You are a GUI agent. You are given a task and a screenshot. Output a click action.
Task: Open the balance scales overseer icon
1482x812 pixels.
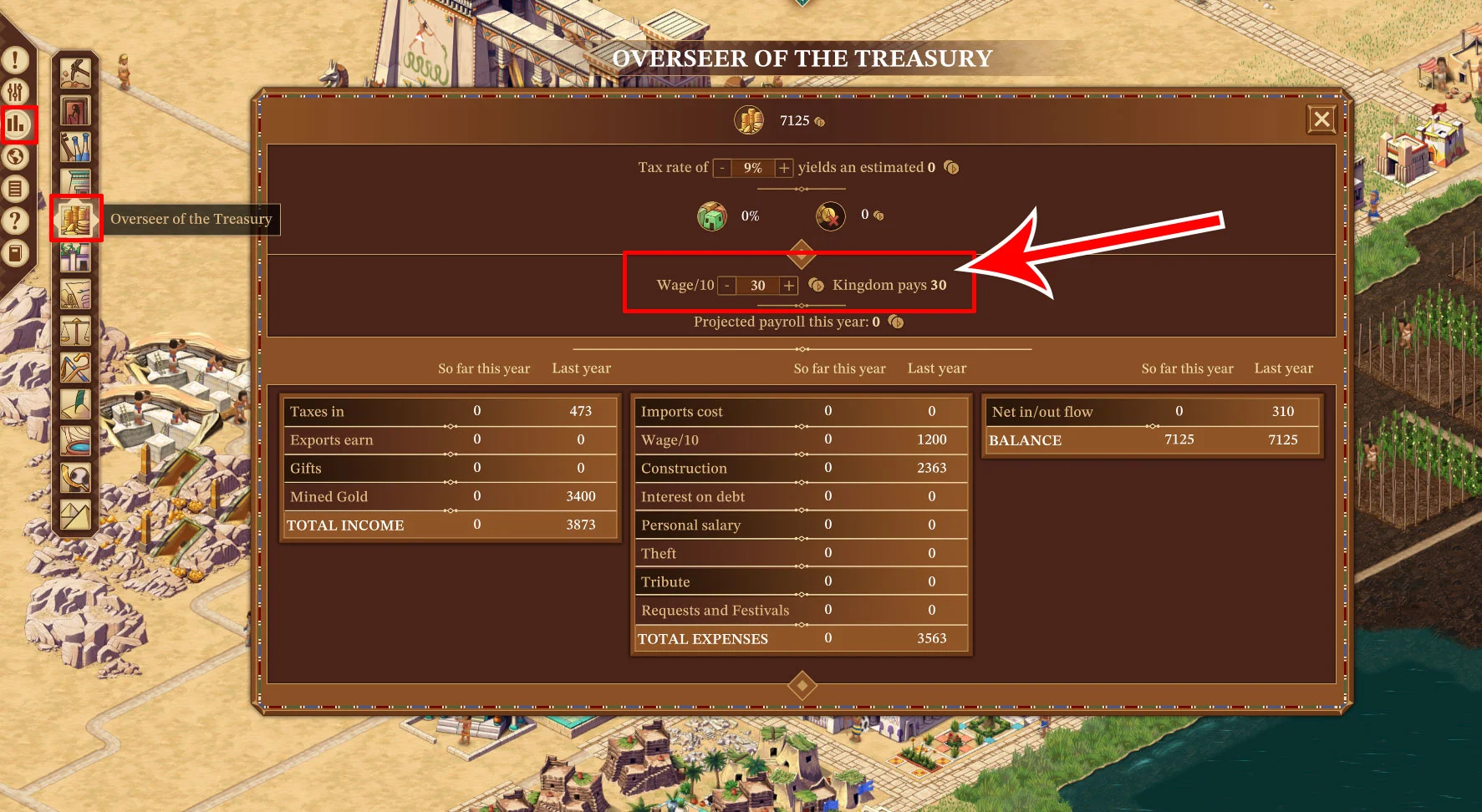click(x=75, y=331)
